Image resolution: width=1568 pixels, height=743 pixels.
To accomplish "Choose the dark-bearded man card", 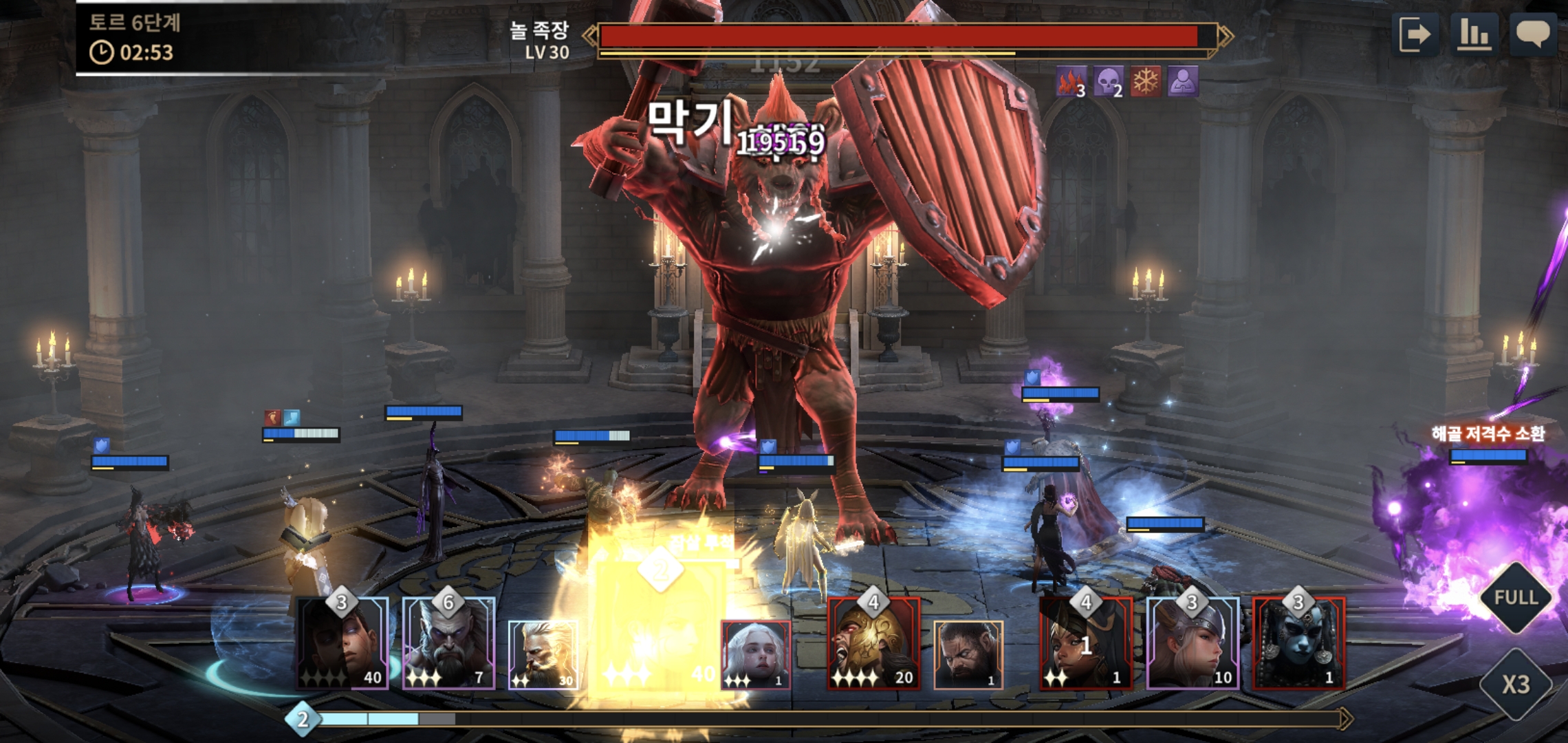I will tap(968, 655).
